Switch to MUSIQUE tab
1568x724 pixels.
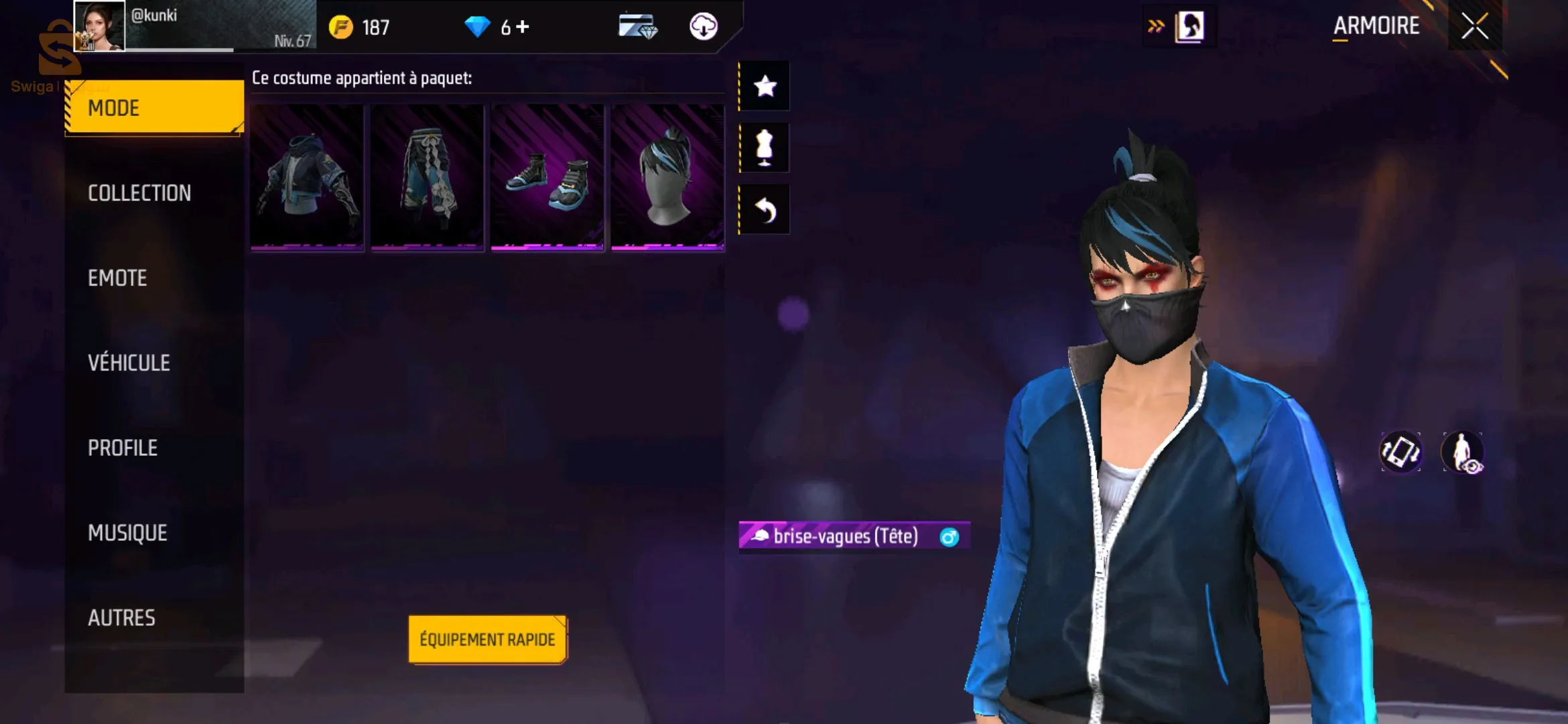(x=127, y=533)
